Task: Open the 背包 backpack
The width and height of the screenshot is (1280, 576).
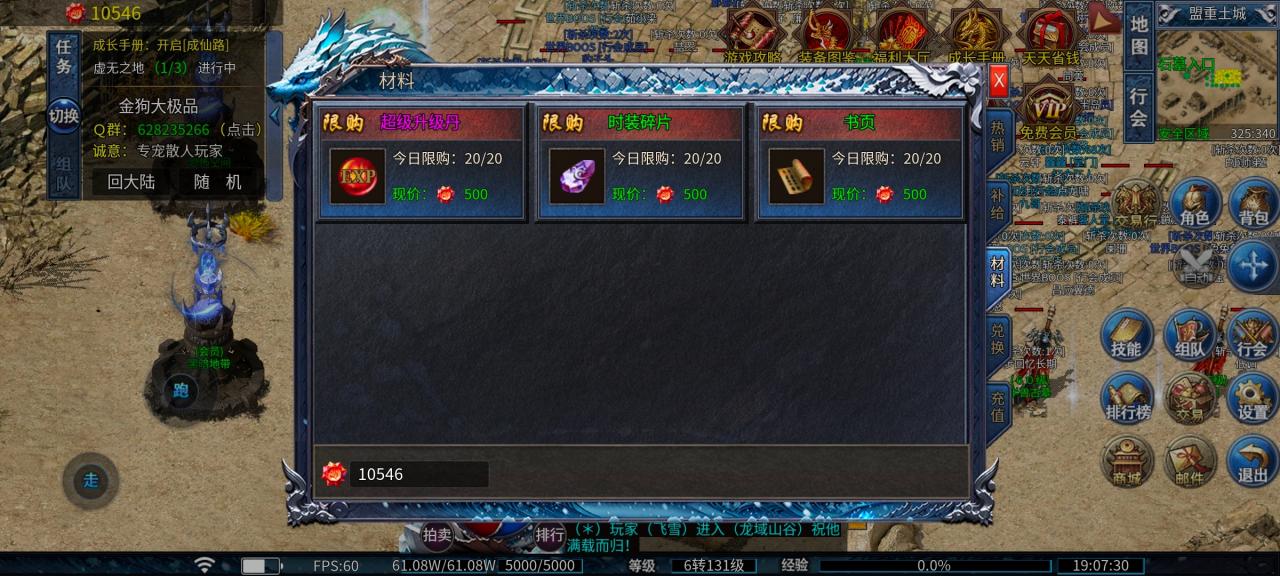Action: (x=1253, y=206)
